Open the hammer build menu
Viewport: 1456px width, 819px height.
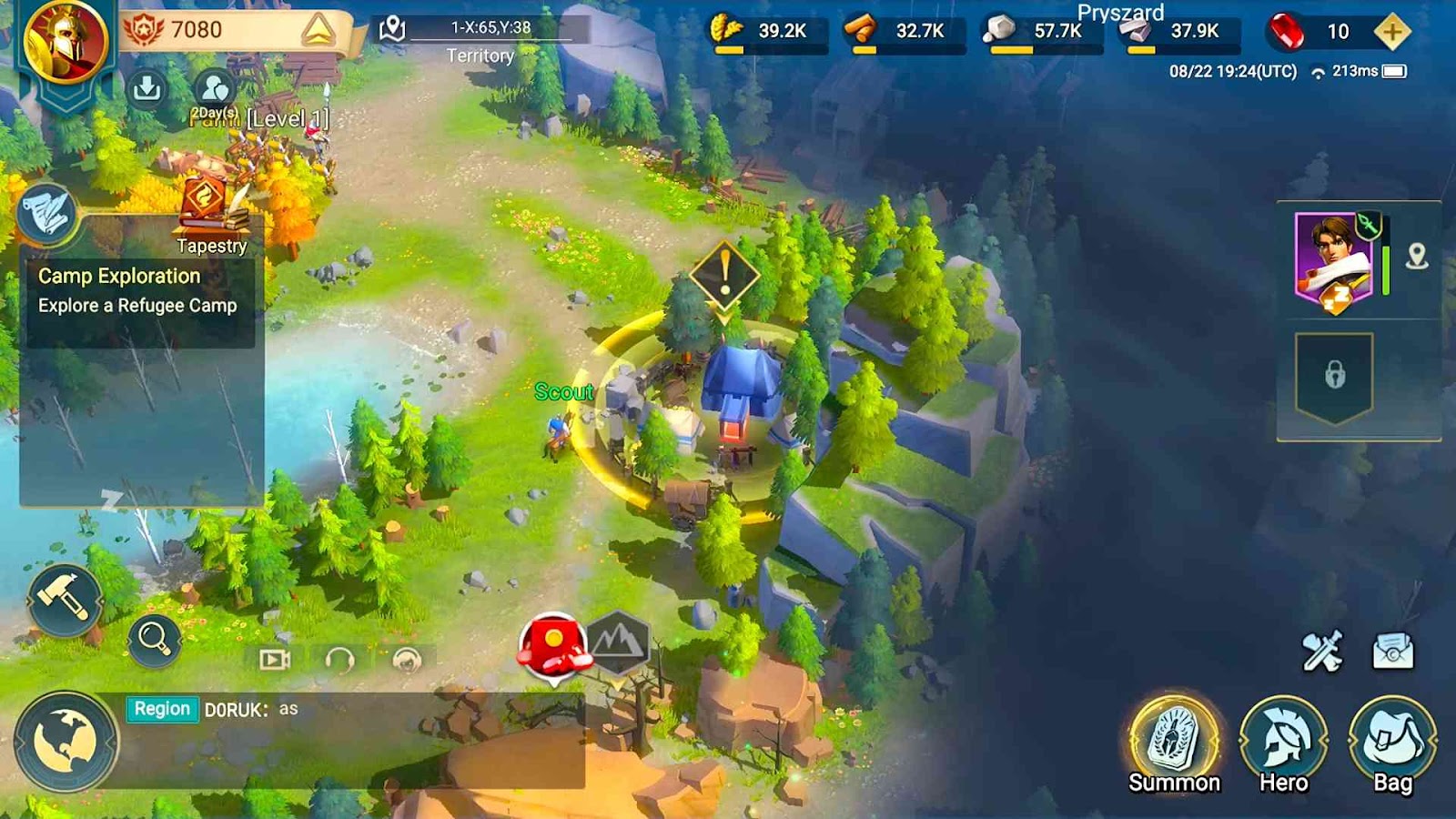64,599
